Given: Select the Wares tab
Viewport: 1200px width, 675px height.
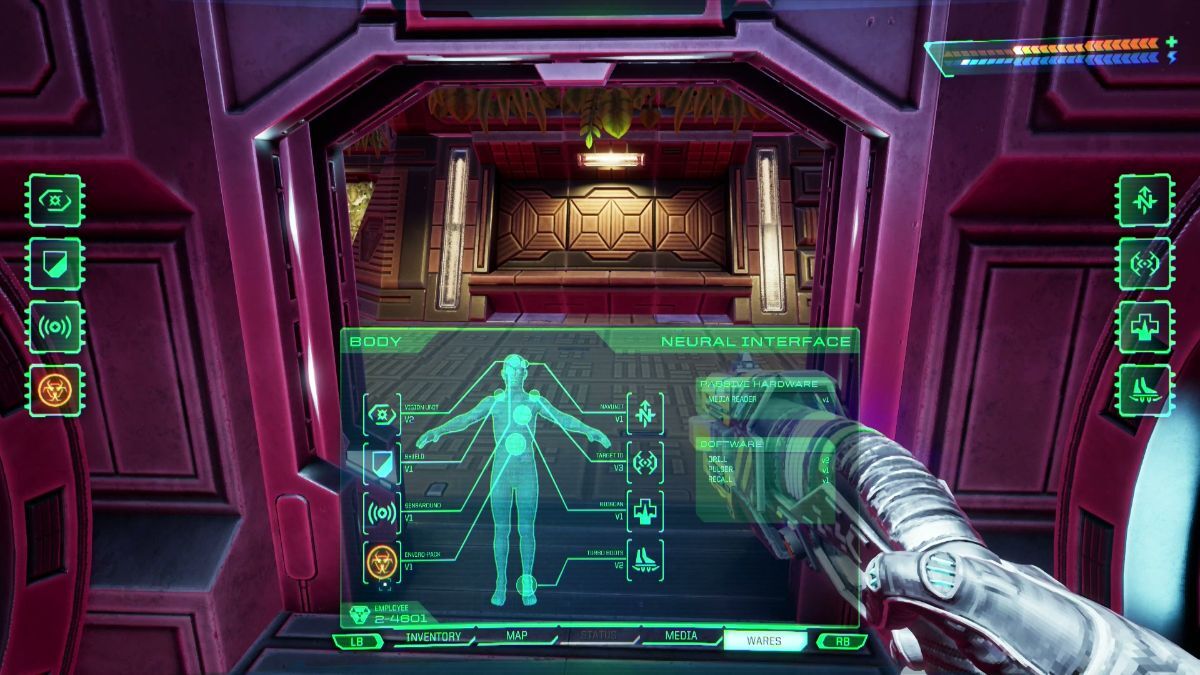Looking at the screenshot, I should pos(764,641).
